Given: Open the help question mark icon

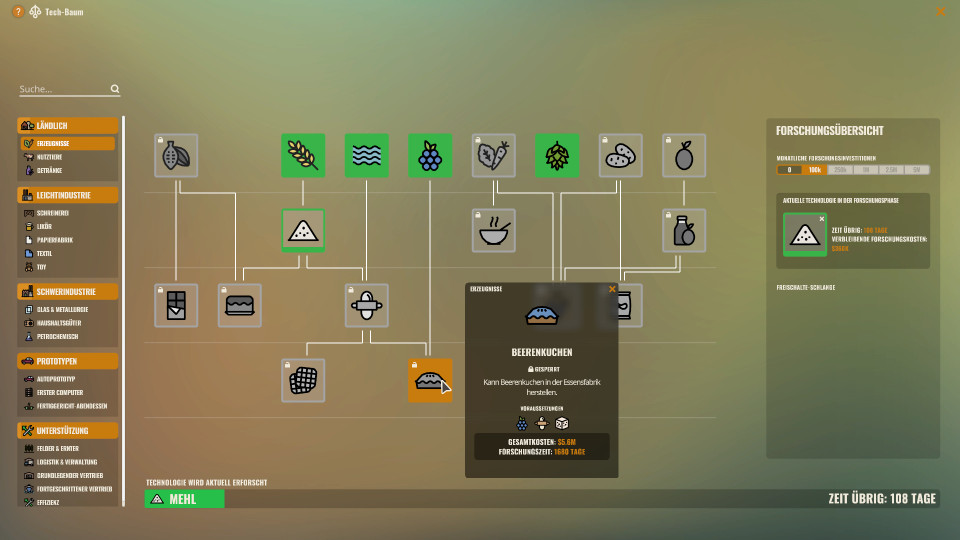Looking at the screenshot, I should point(18,12).
